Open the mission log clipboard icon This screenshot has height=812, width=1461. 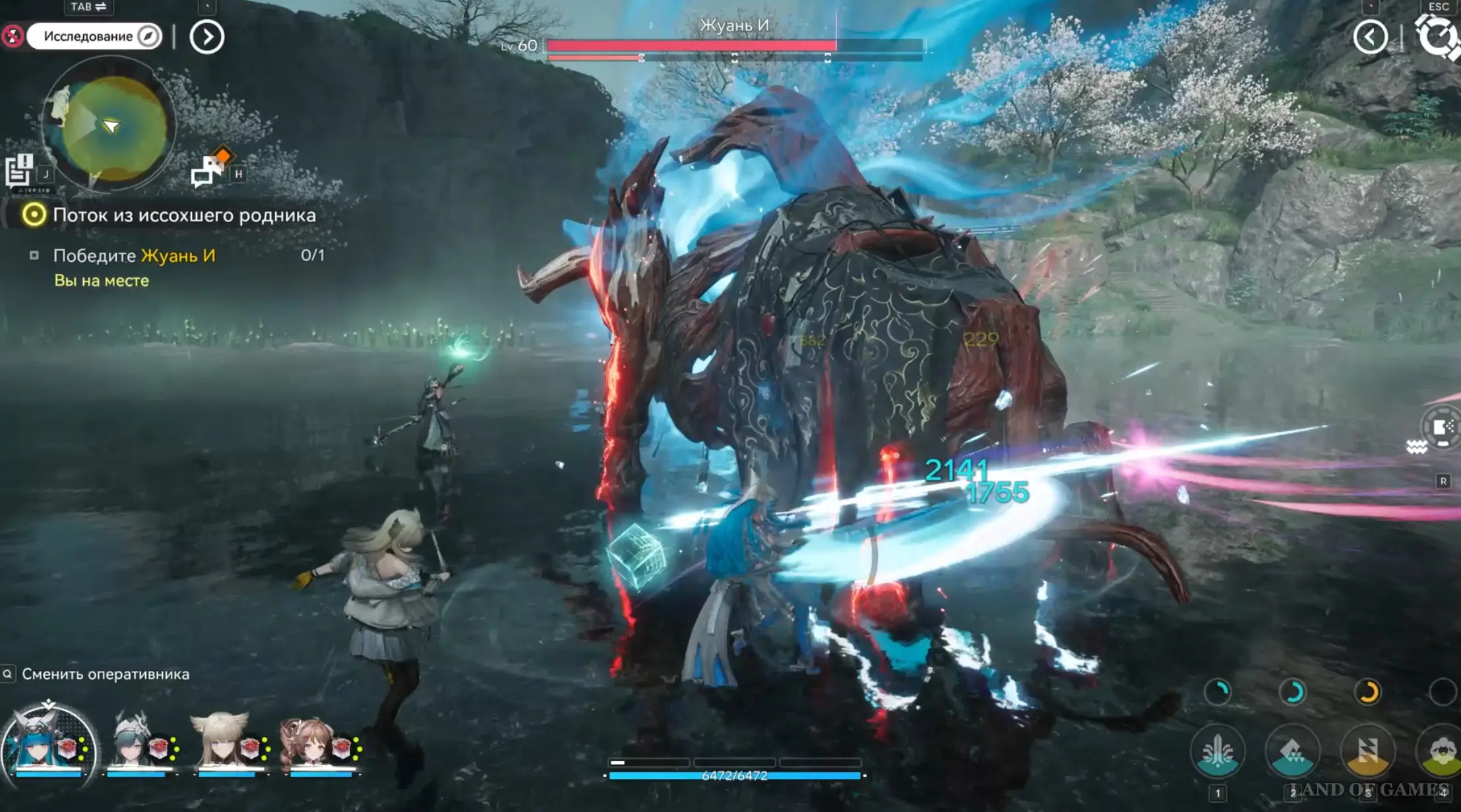19,170
